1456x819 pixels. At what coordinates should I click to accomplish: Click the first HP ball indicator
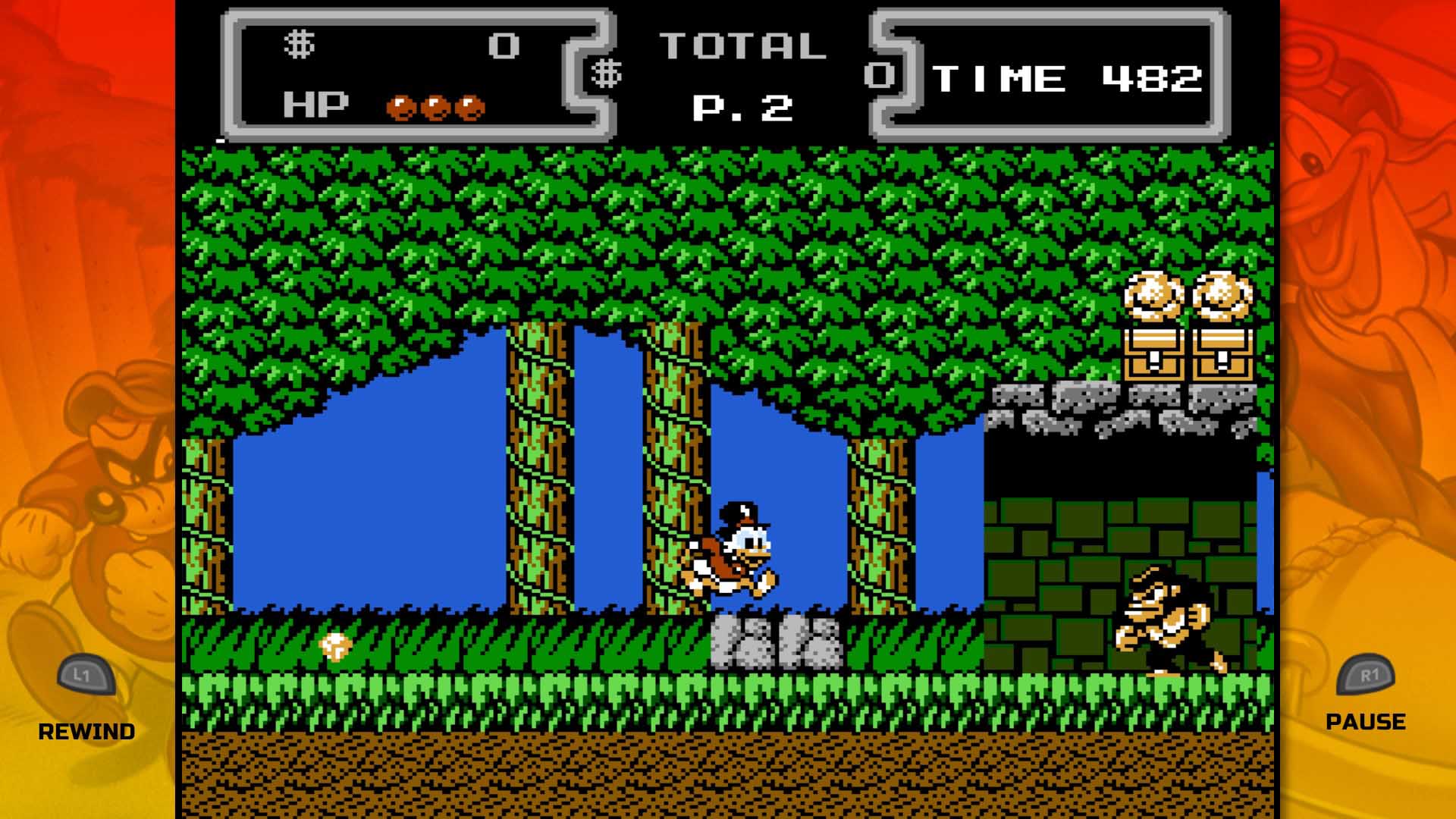coord(400,106)
